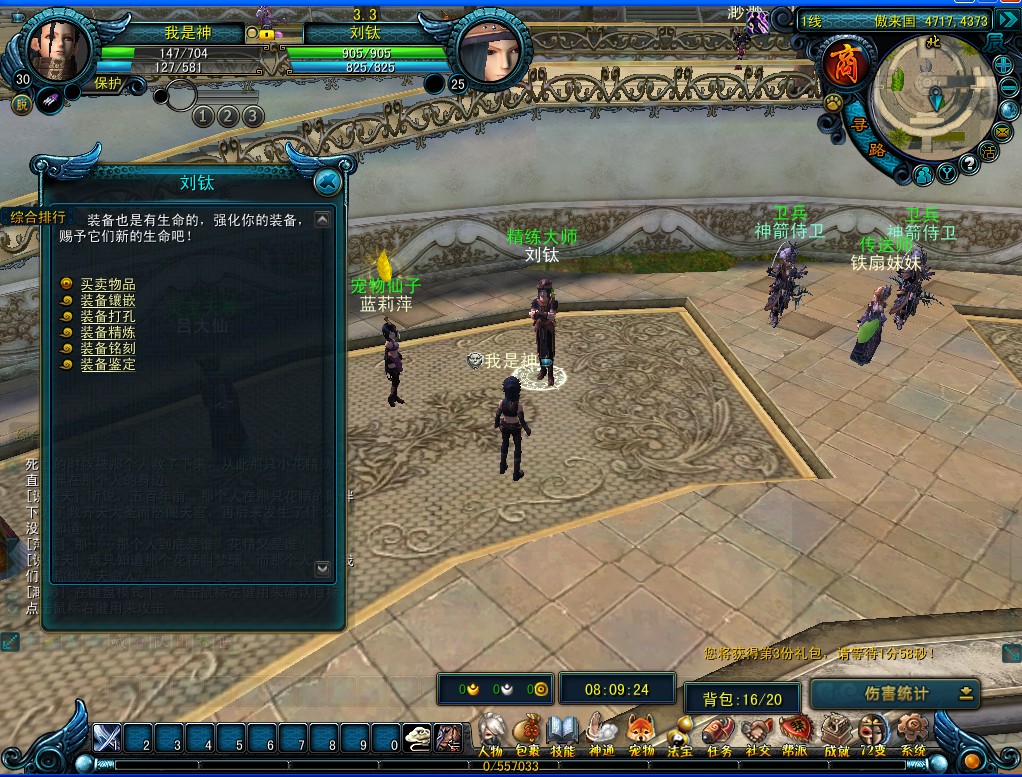This screenshot has height=777, width=1022.
Task: Choose 买卖物品 in the dialogue
Action: click(107, 285)
